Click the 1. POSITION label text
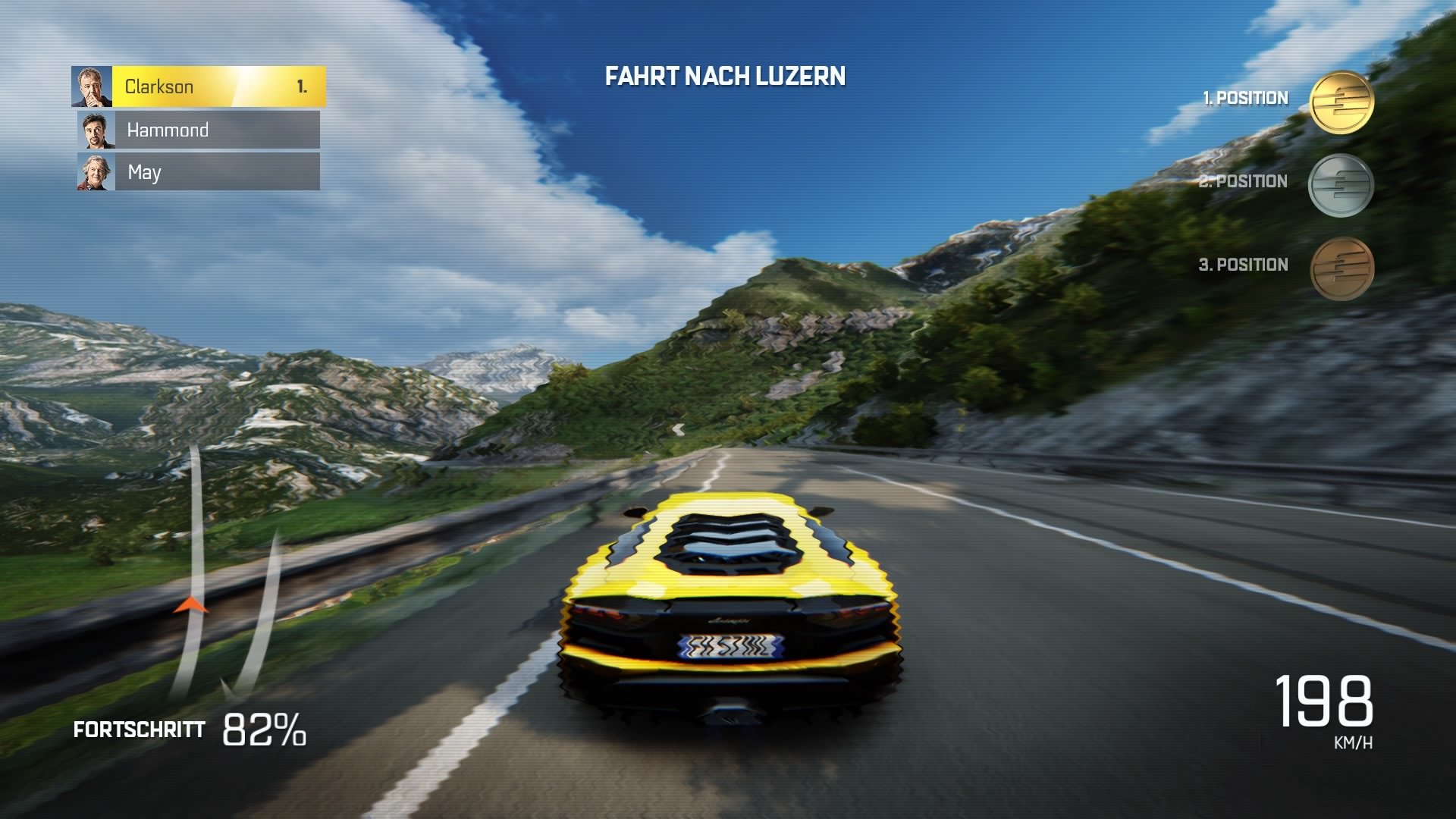Image resolution: width=1456 pixels, height=819 pixels. coord(1244,97)
